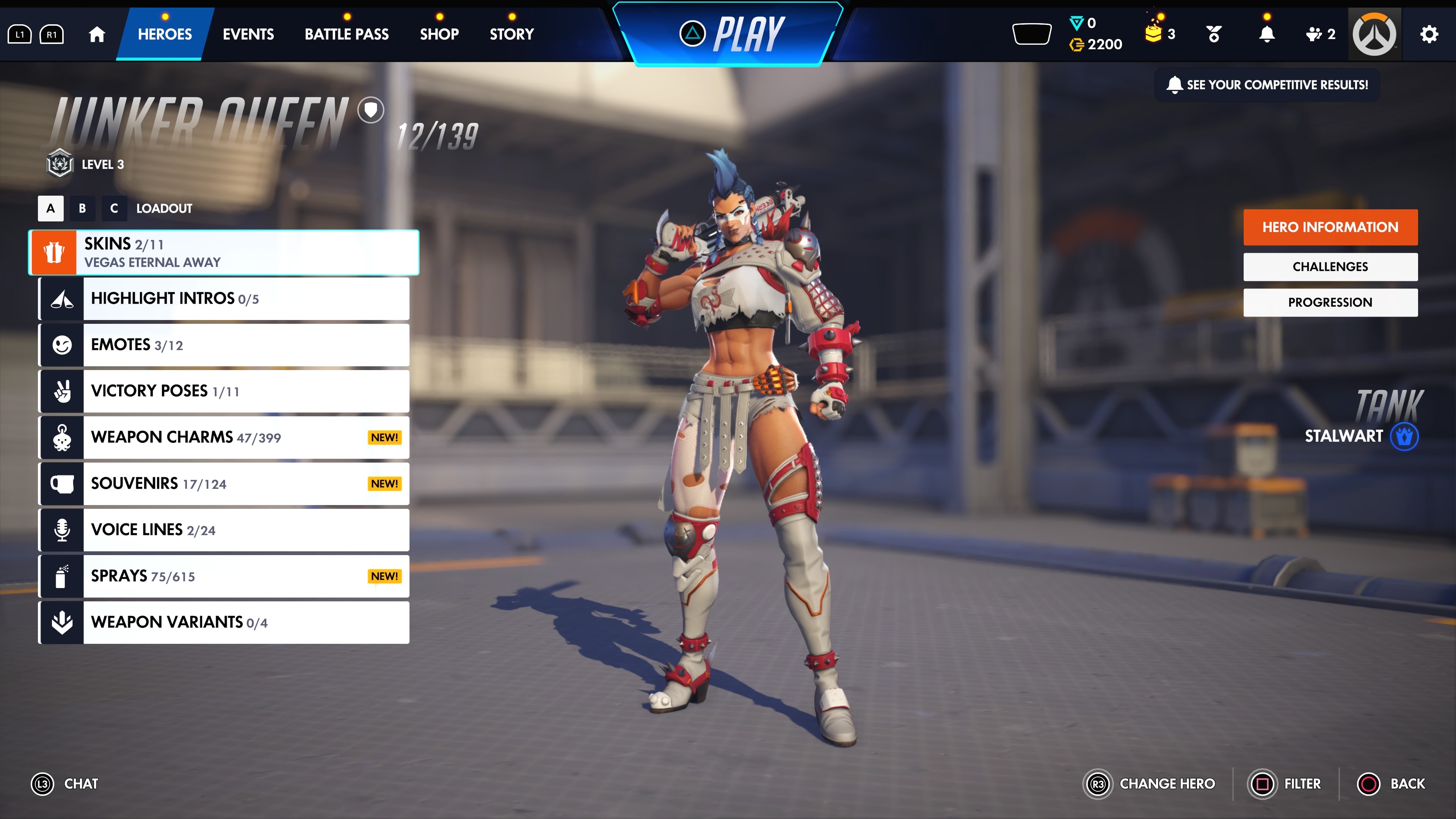Open Weapon Charms collection
This screenshot has width=1456, height=819.
coord(224,438)
